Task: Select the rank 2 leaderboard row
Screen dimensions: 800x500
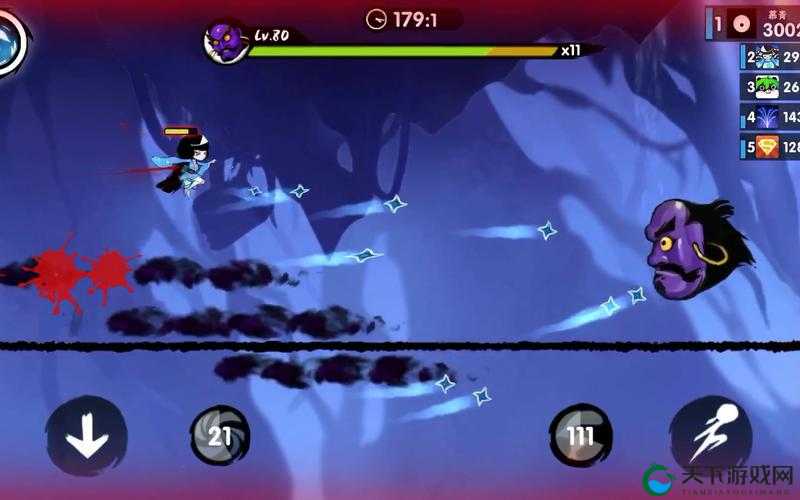Action: [x=770, y=57]
